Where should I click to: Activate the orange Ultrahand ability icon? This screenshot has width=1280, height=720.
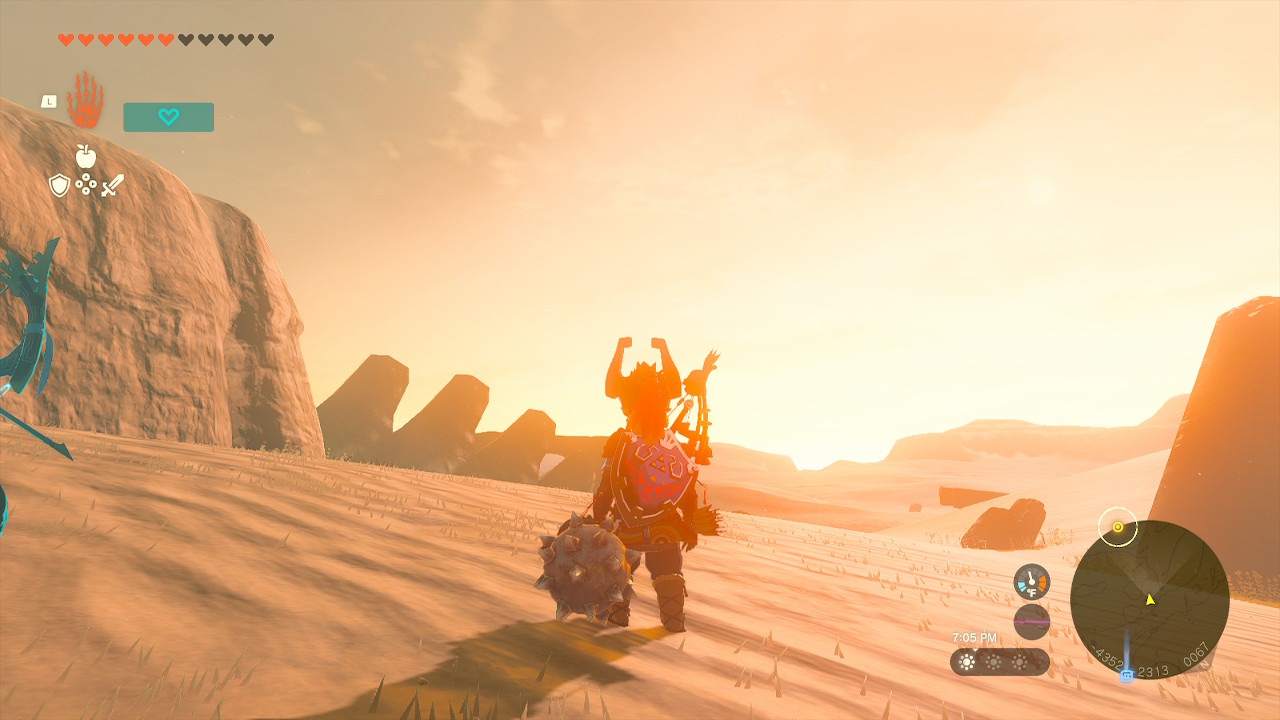85,100
